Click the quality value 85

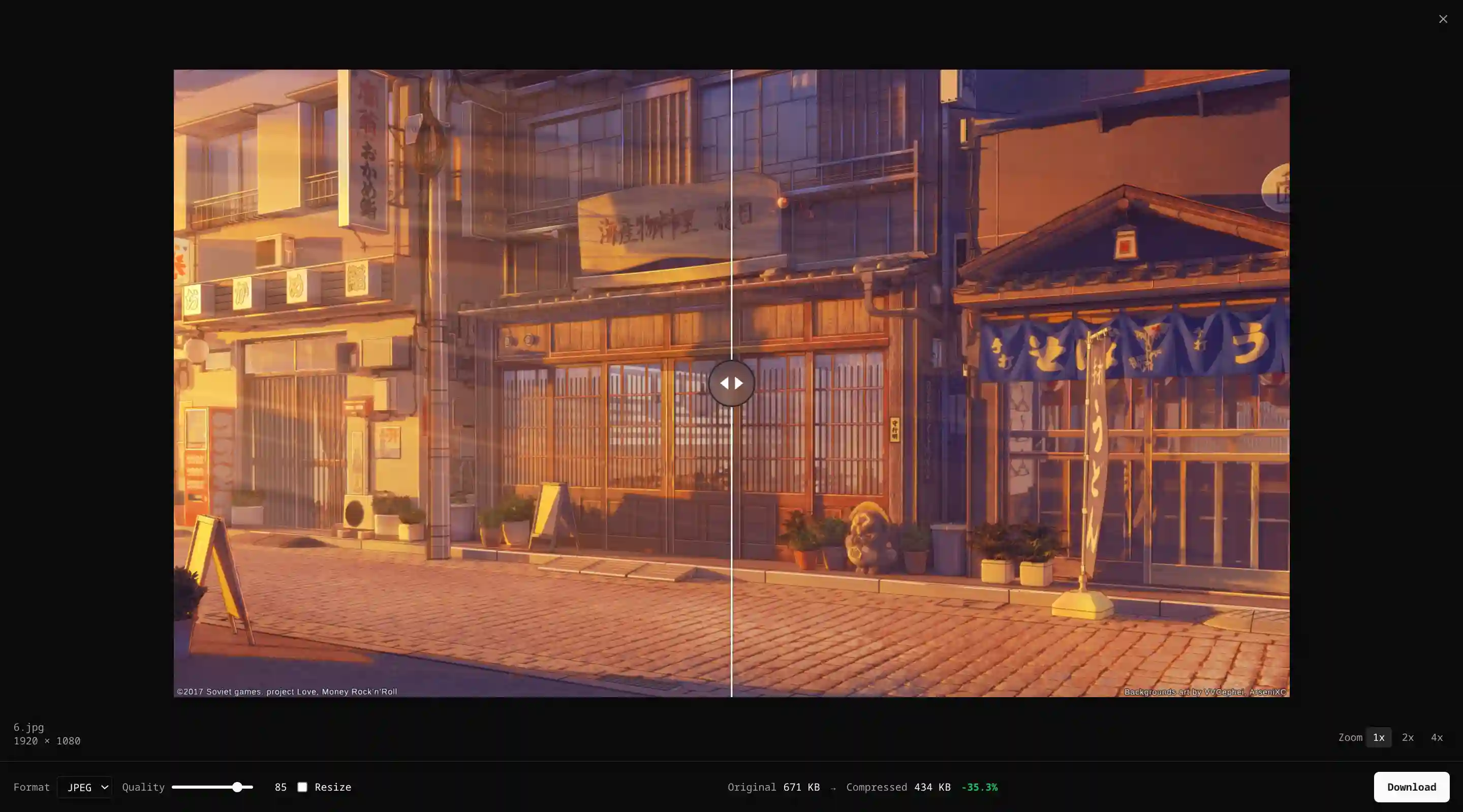281,787
